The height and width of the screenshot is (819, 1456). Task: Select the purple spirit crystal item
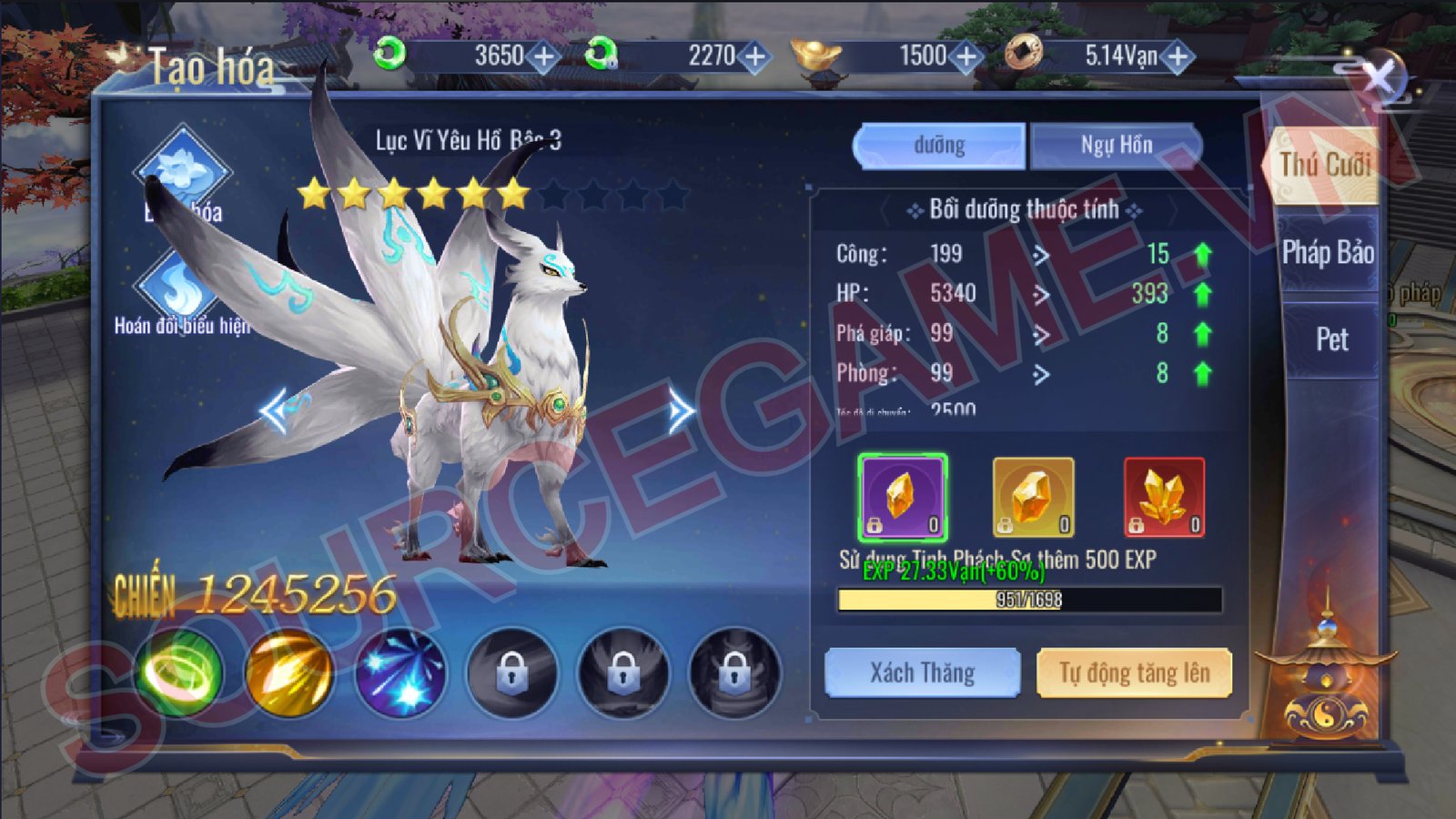point(902,498)
